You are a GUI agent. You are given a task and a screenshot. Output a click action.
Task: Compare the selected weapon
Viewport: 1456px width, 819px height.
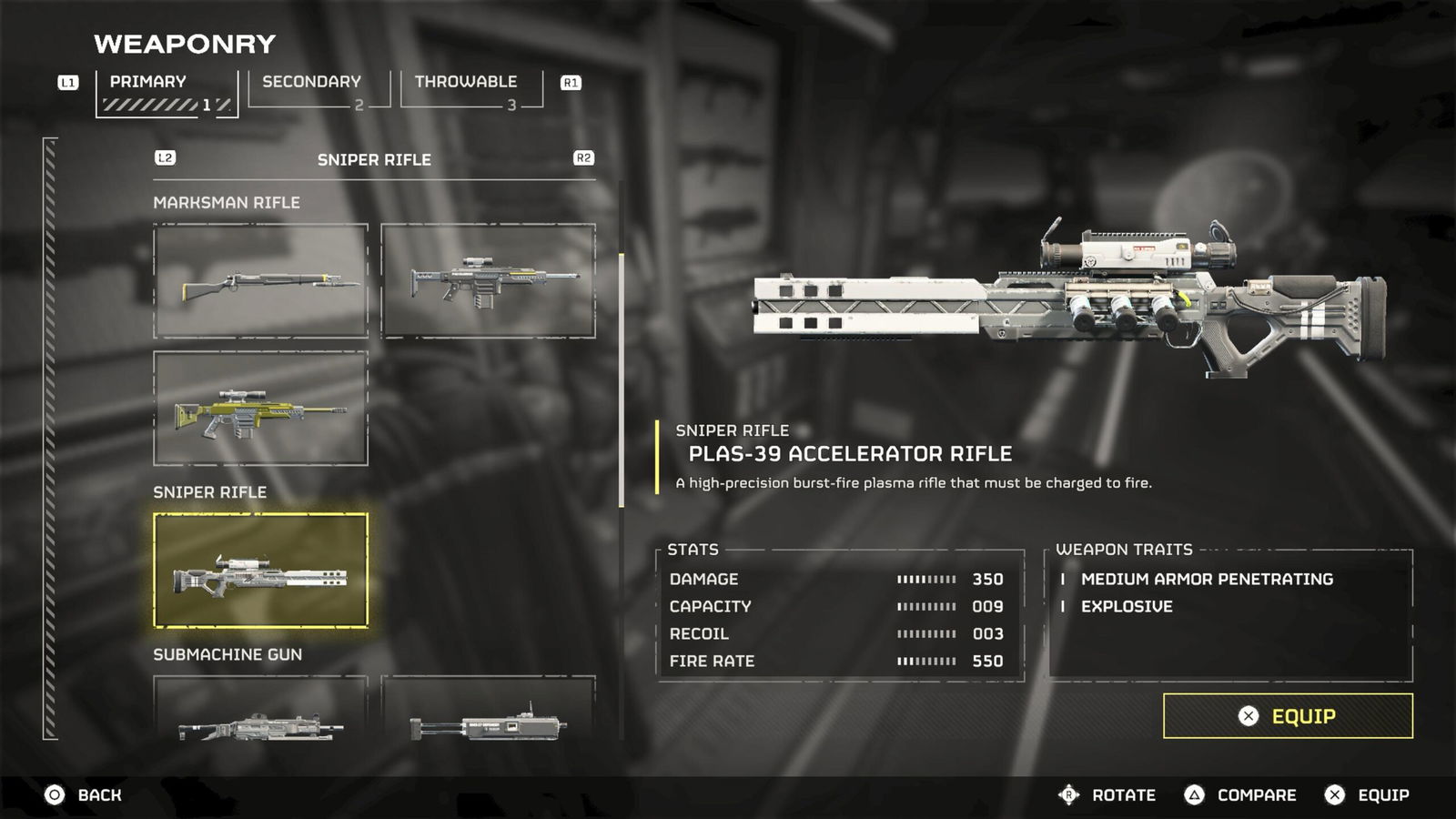click(x=1240, y=795)
